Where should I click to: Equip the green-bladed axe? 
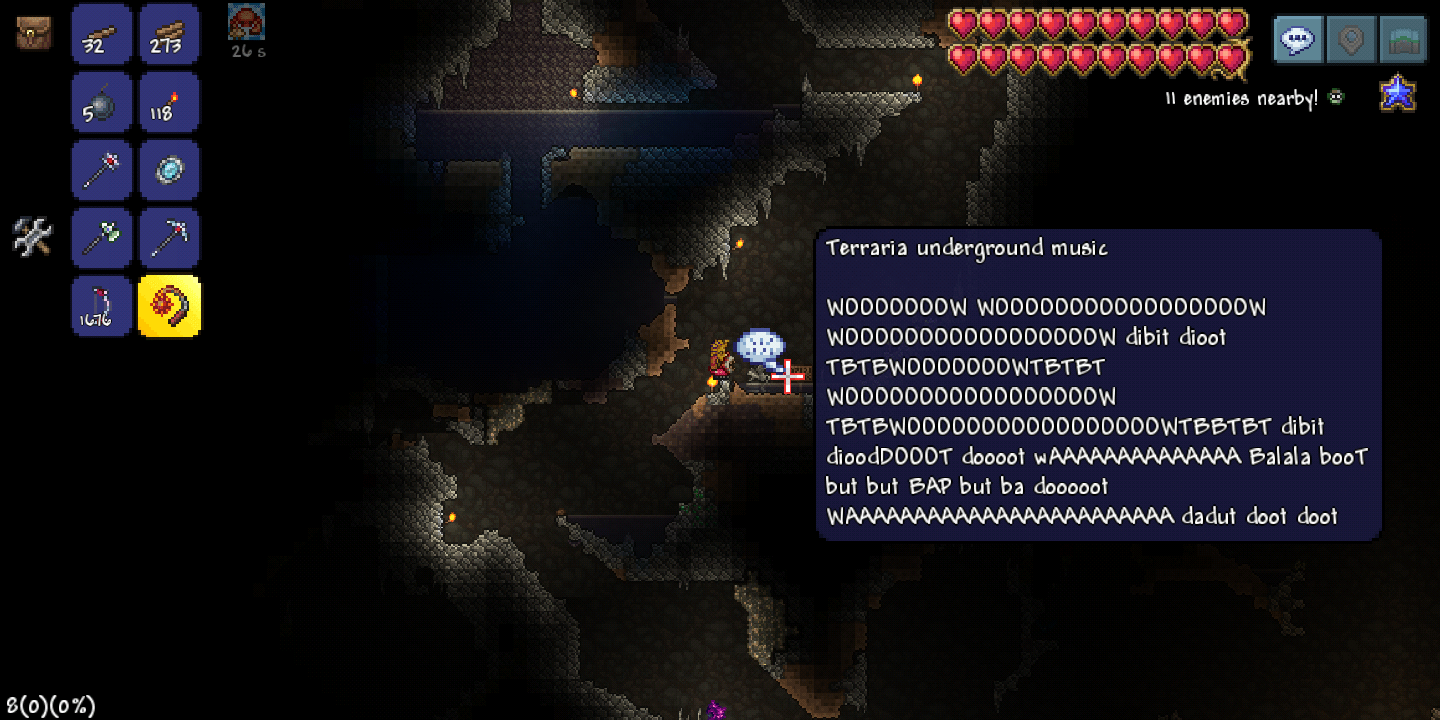coord(101,238)
